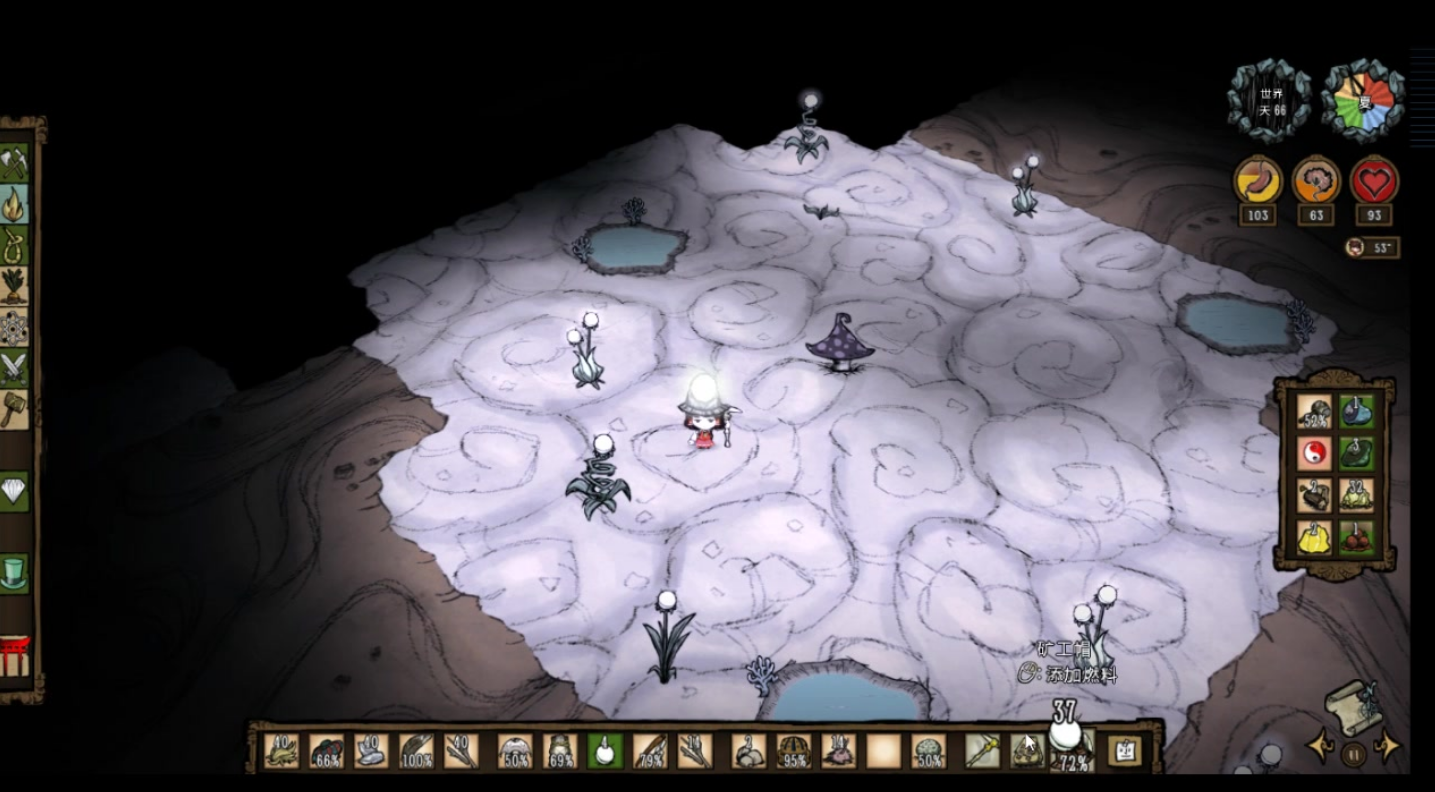Rotate the camera left with the arrow
The height and width of the screenshot is (792, 1435).
tap(1318, 747)
